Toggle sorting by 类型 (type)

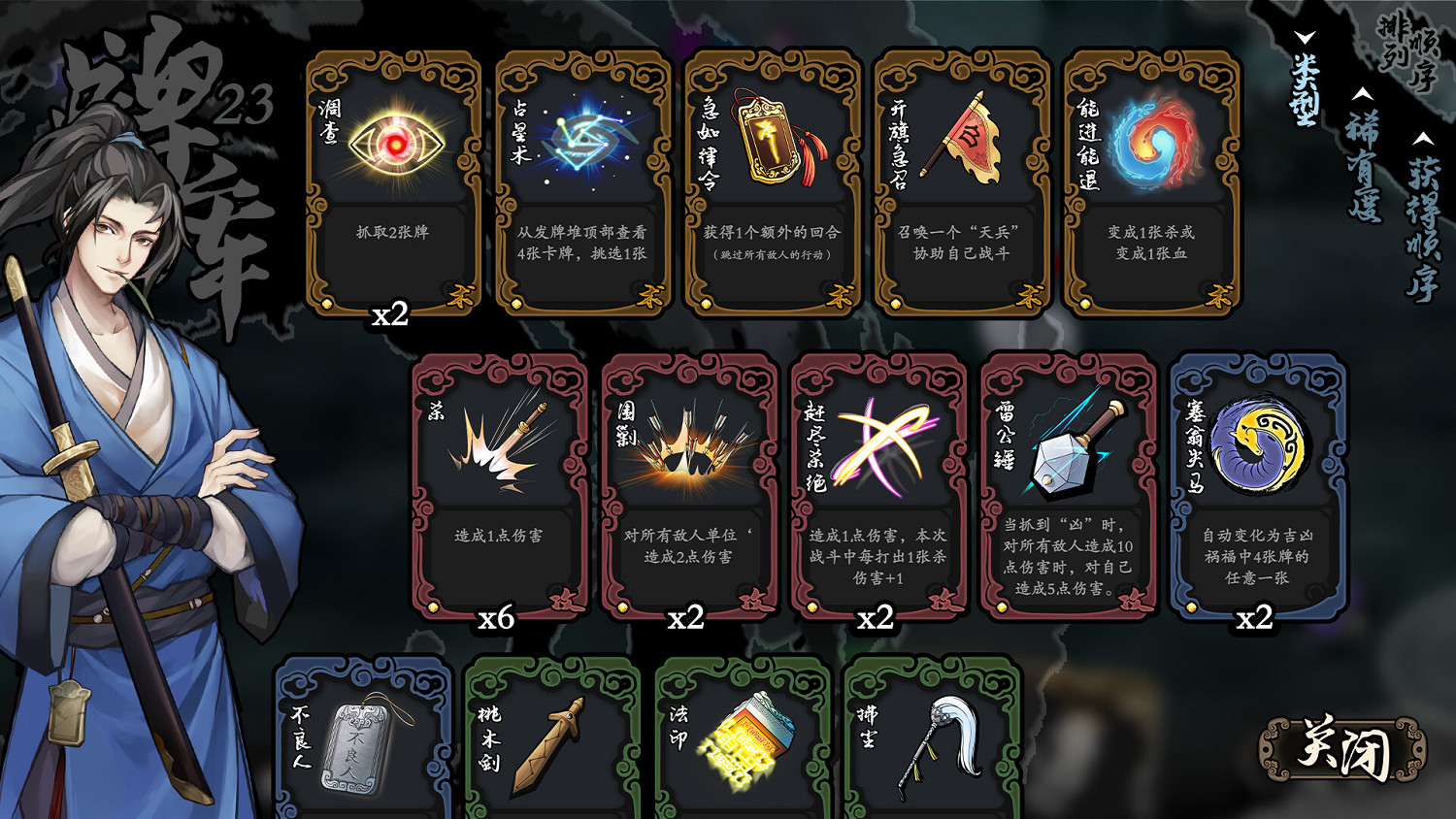(1304, 88)
